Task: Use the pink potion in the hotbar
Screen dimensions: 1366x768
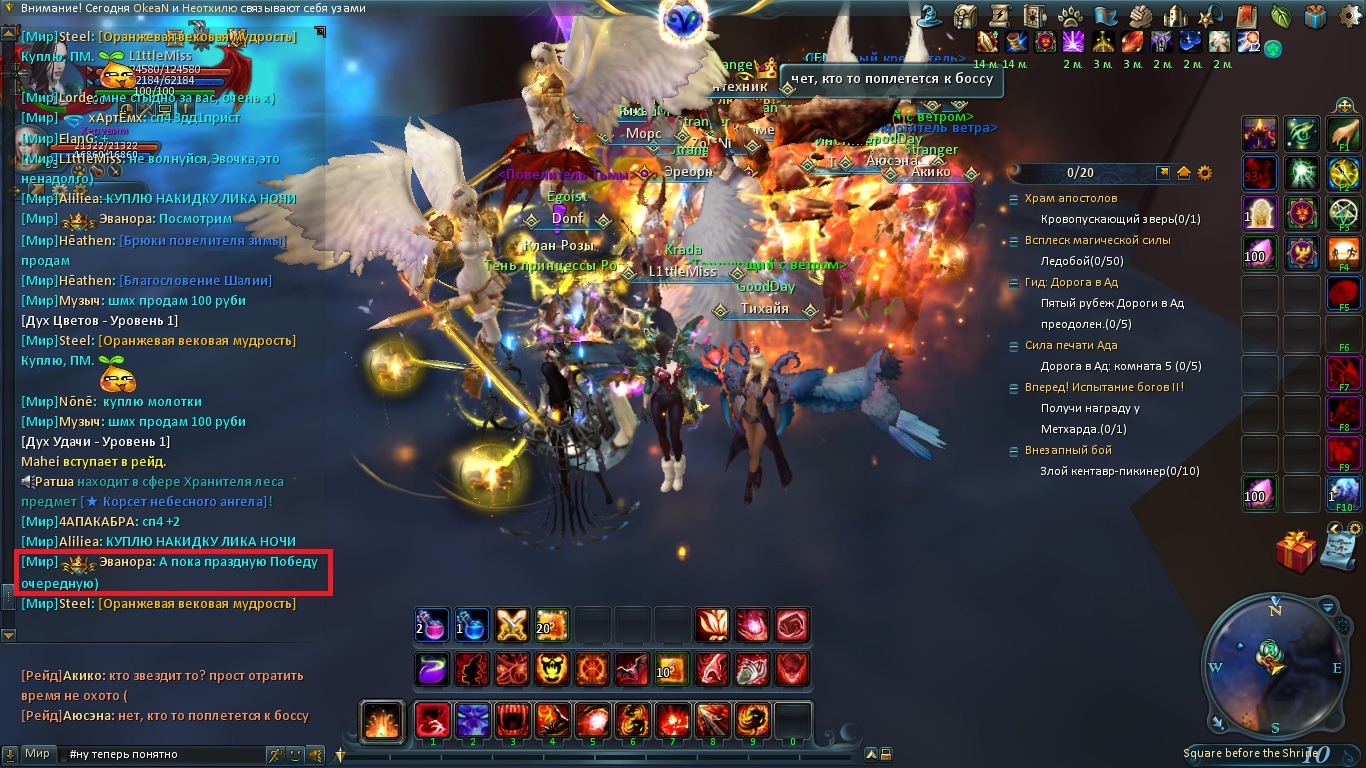Action: pyautogui.click(x=432, y=625)
